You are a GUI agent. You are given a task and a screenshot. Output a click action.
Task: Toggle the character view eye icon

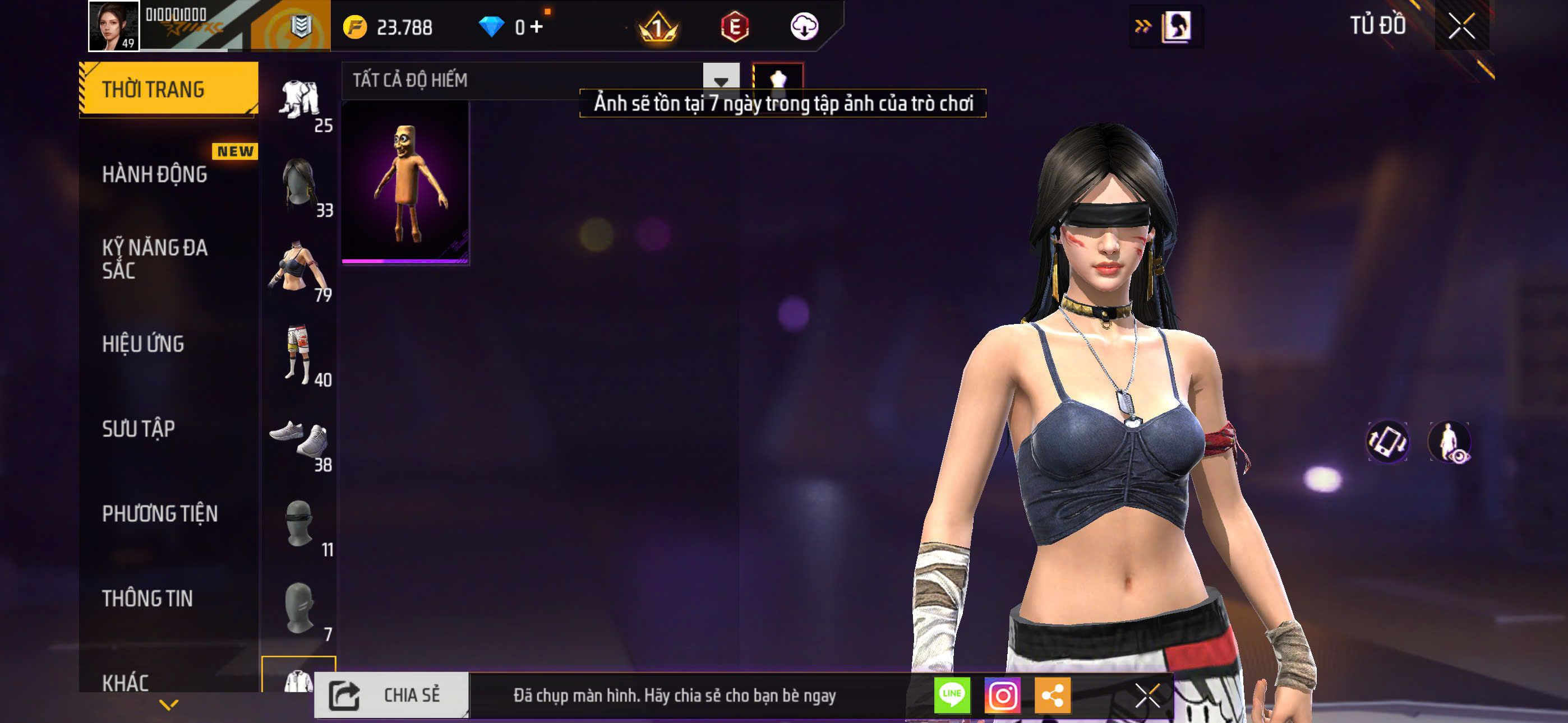click(1449, 442)
